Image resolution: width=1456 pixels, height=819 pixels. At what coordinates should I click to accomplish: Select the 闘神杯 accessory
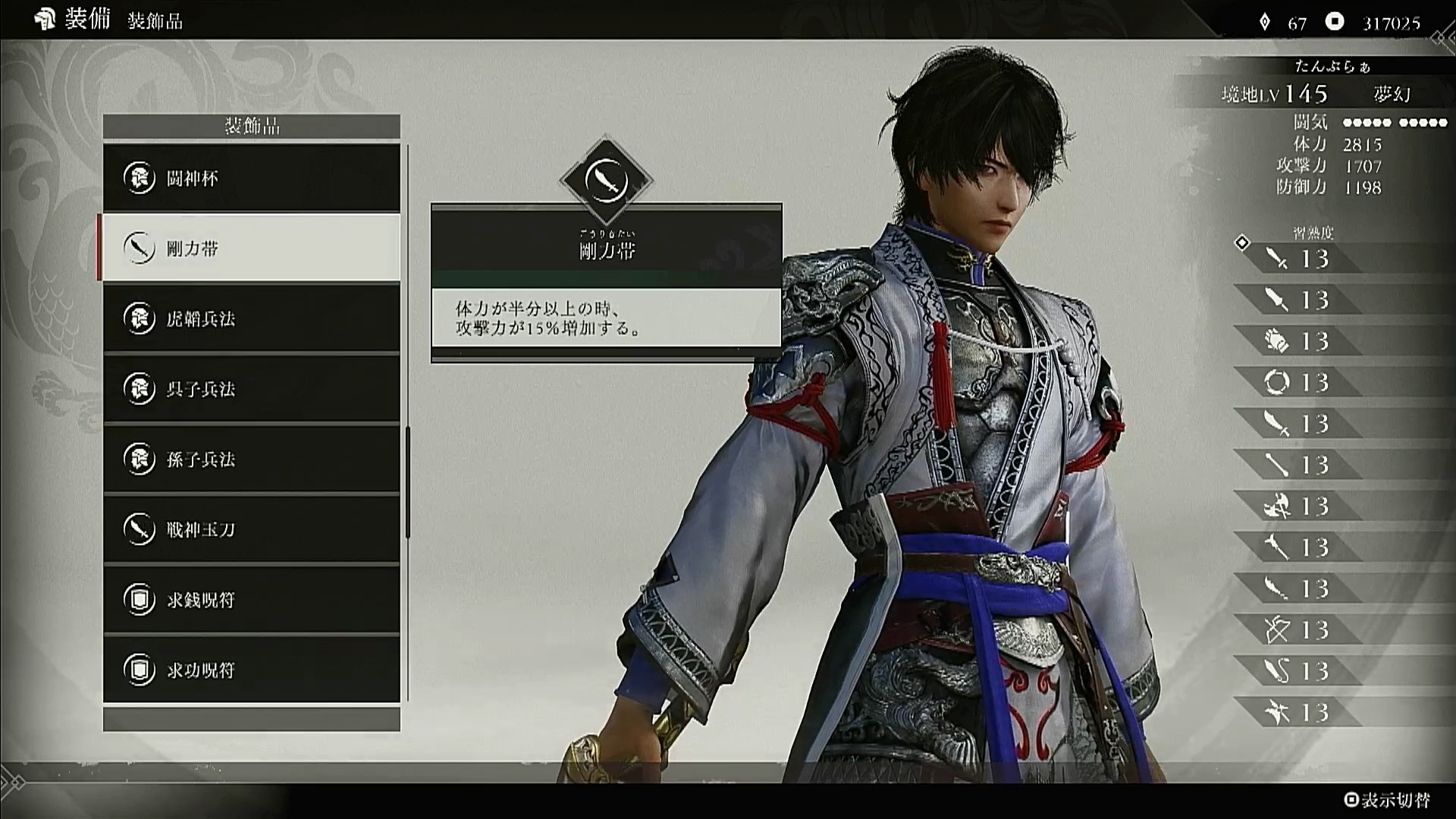(x=251, y=178)
